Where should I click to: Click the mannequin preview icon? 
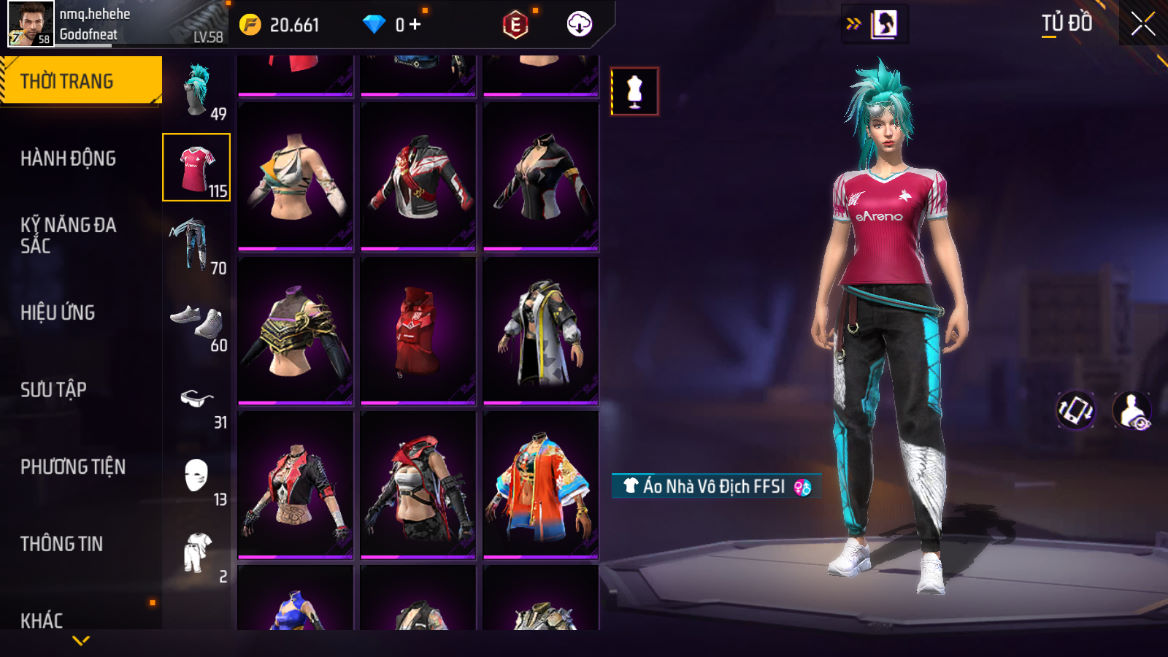[x=635, y=91]
